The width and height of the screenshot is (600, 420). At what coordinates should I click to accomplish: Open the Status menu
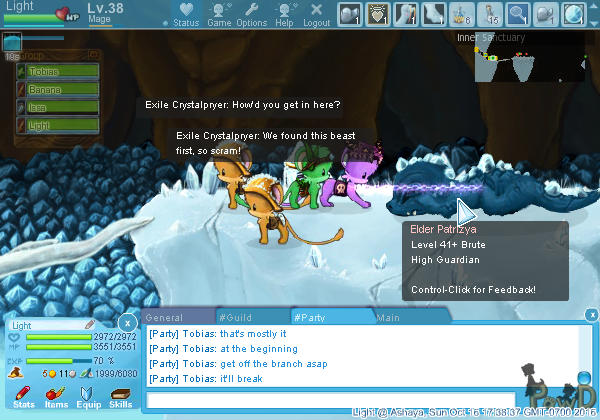(186, 15)
